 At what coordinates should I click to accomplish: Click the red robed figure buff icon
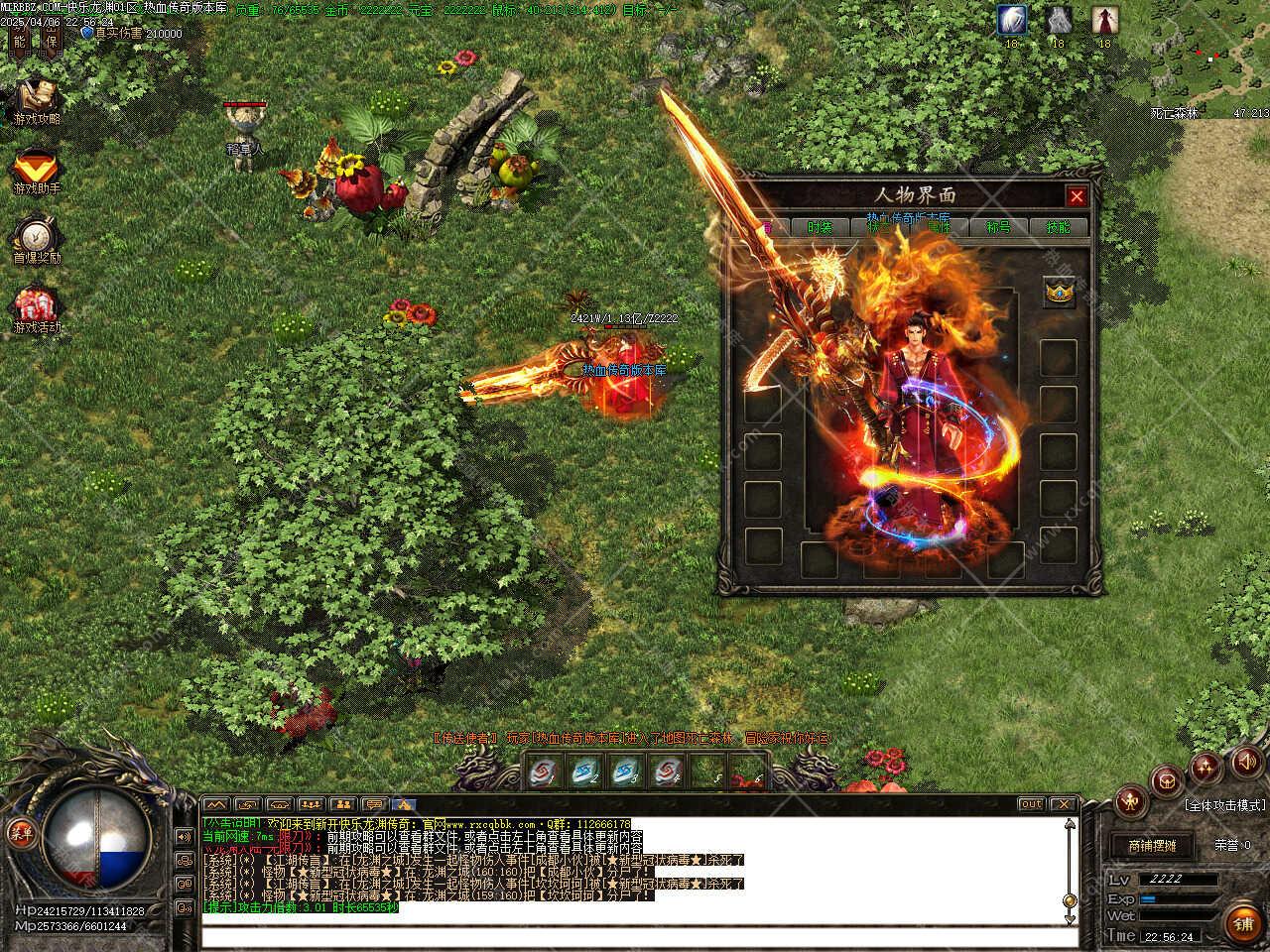tap(1104, 19)
